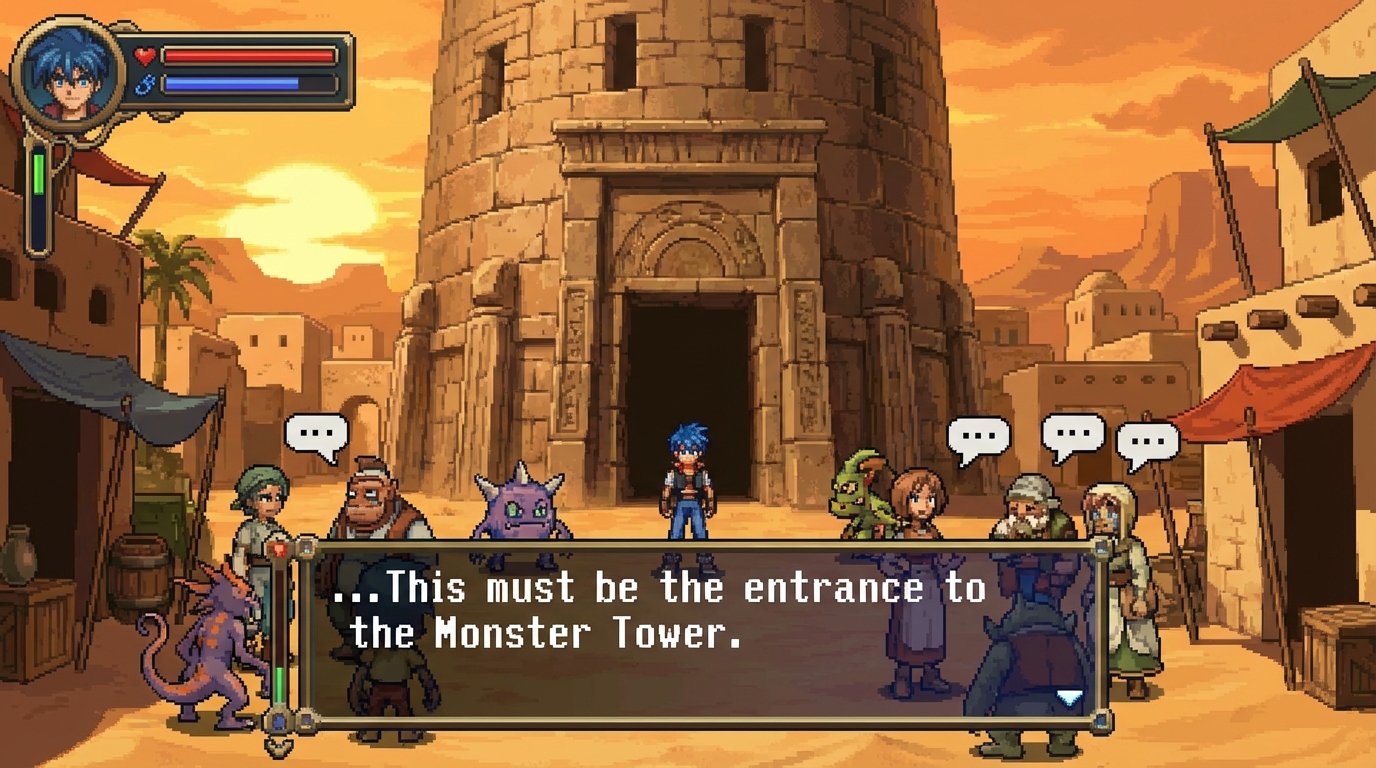Click the blue mana drop icon

(x=145, y=84)
